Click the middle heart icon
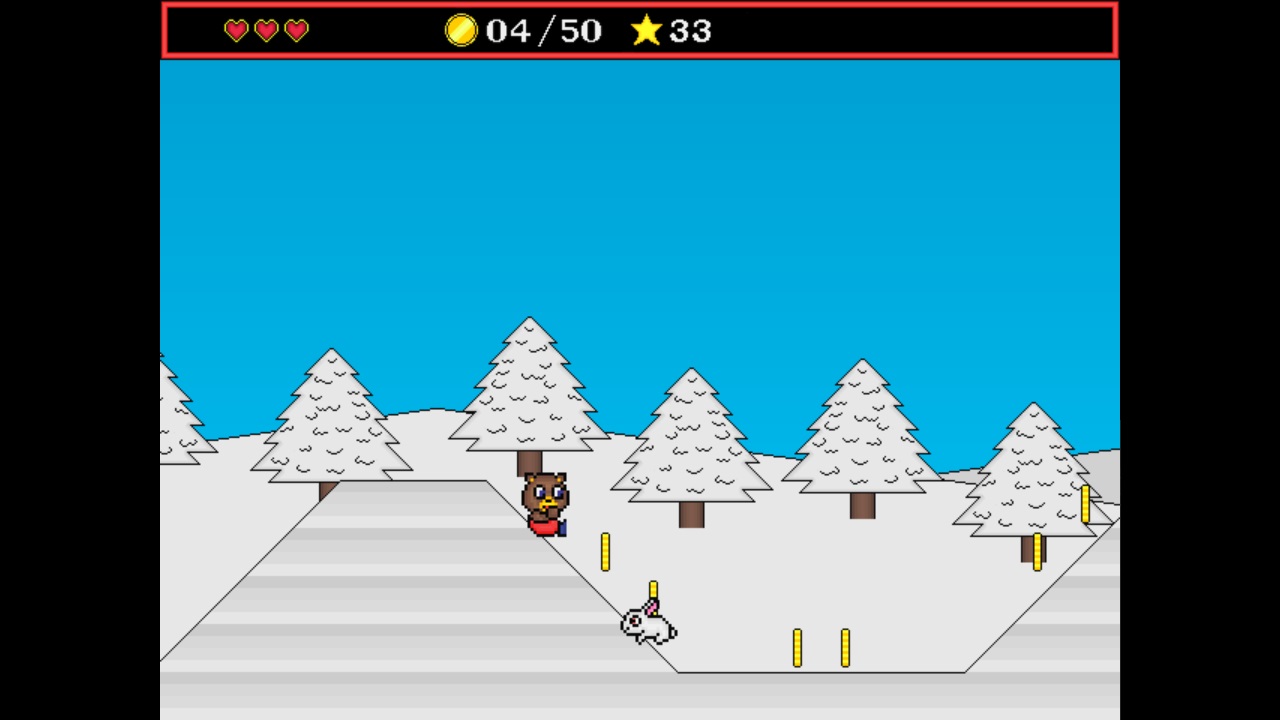This screenshot has width=1280, height=720. click(x=265, y=30)
